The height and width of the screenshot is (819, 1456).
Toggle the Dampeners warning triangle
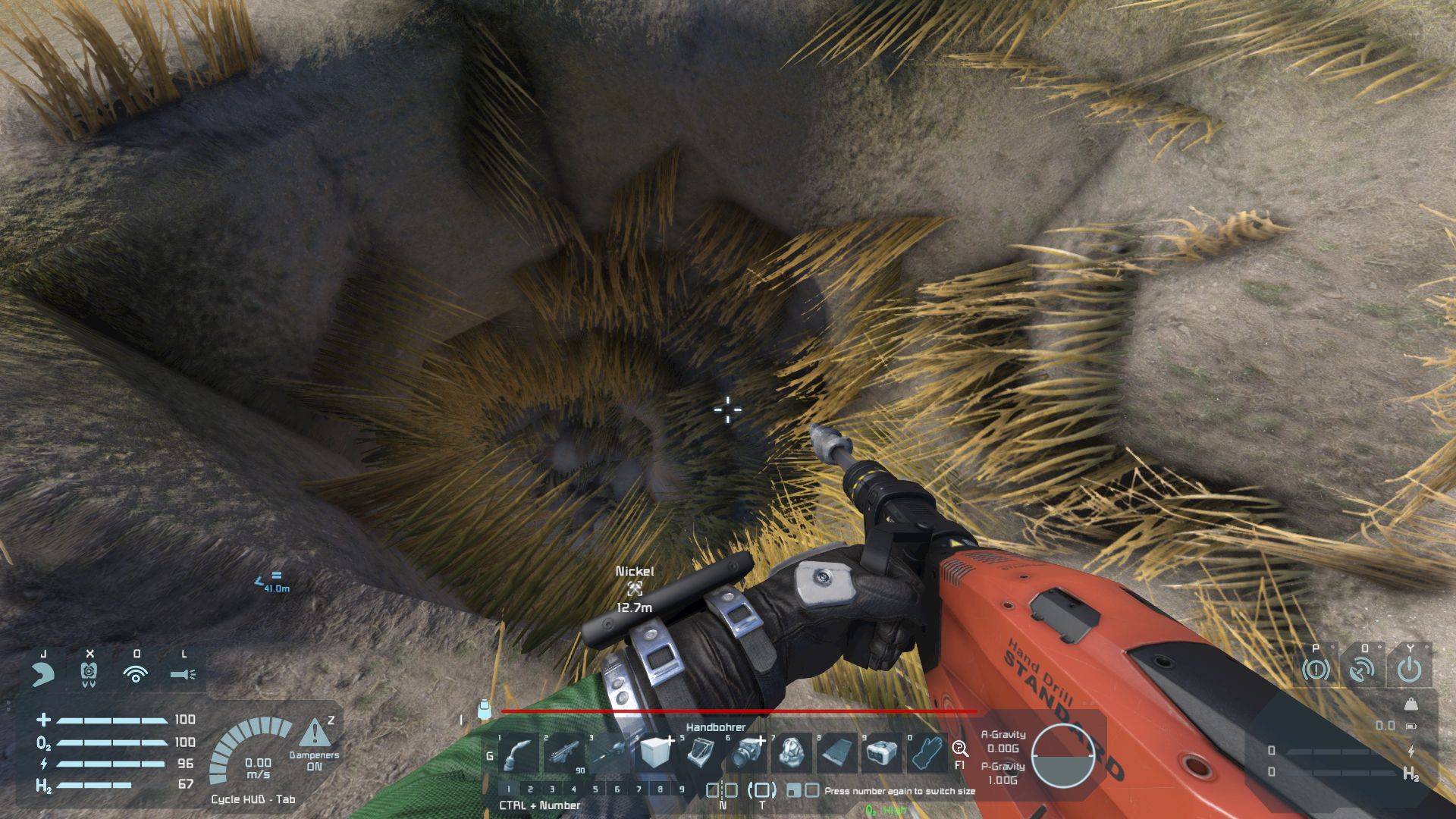click(x=314, y=733)
